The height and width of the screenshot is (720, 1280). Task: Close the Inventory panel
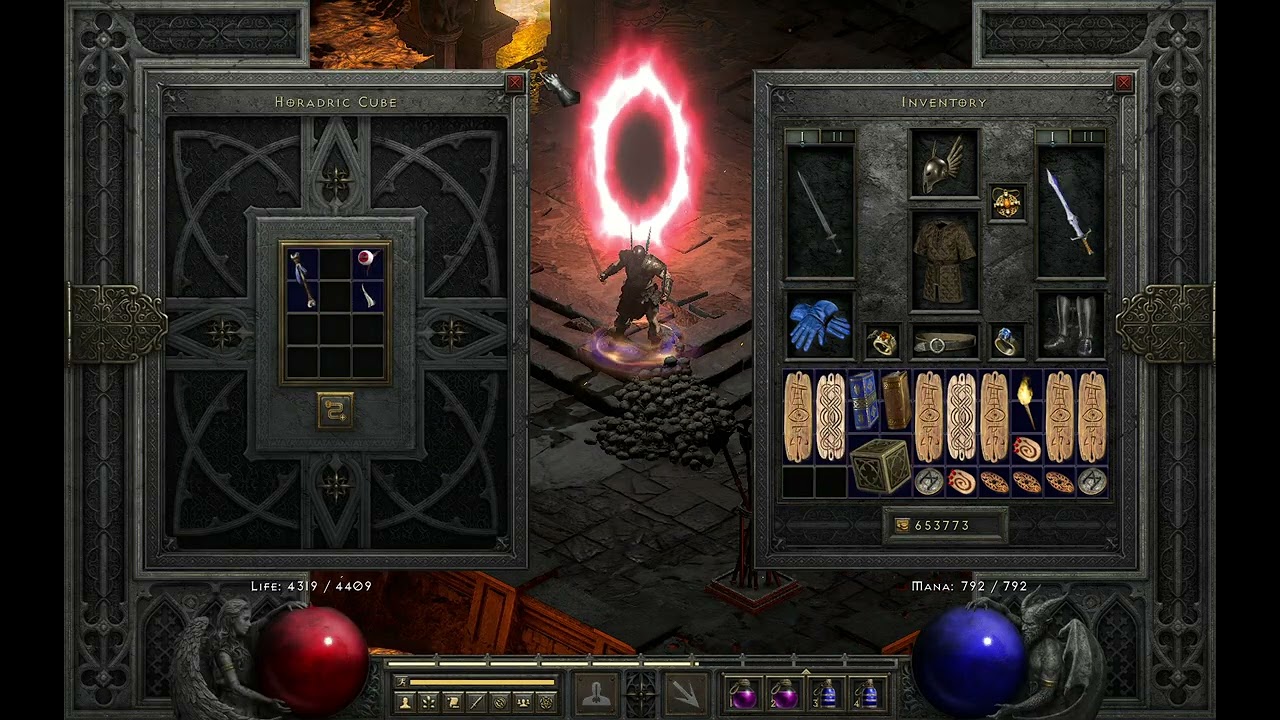1123,84
